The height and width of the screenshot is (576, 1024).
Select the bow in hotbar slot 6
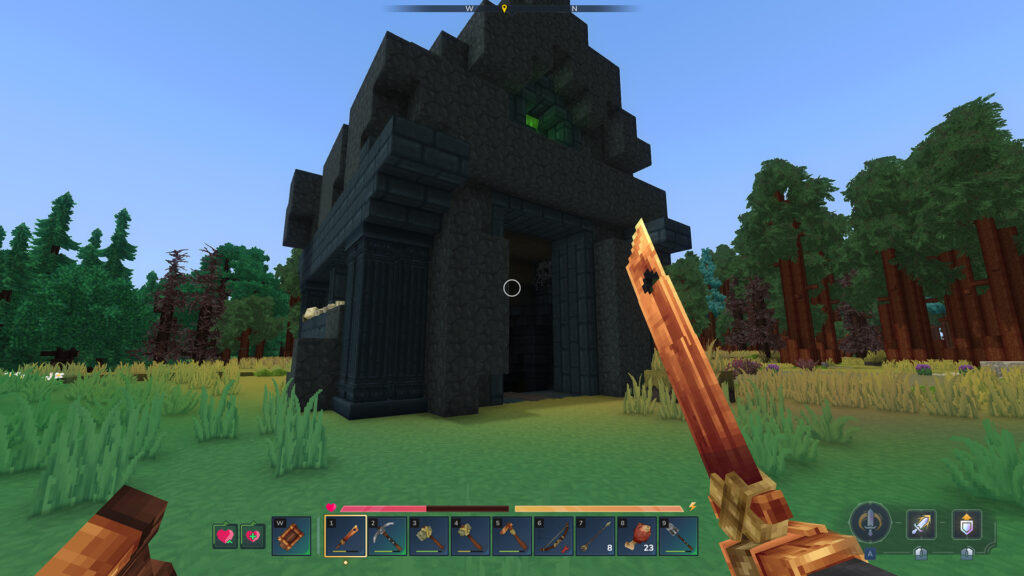point(553,536)
